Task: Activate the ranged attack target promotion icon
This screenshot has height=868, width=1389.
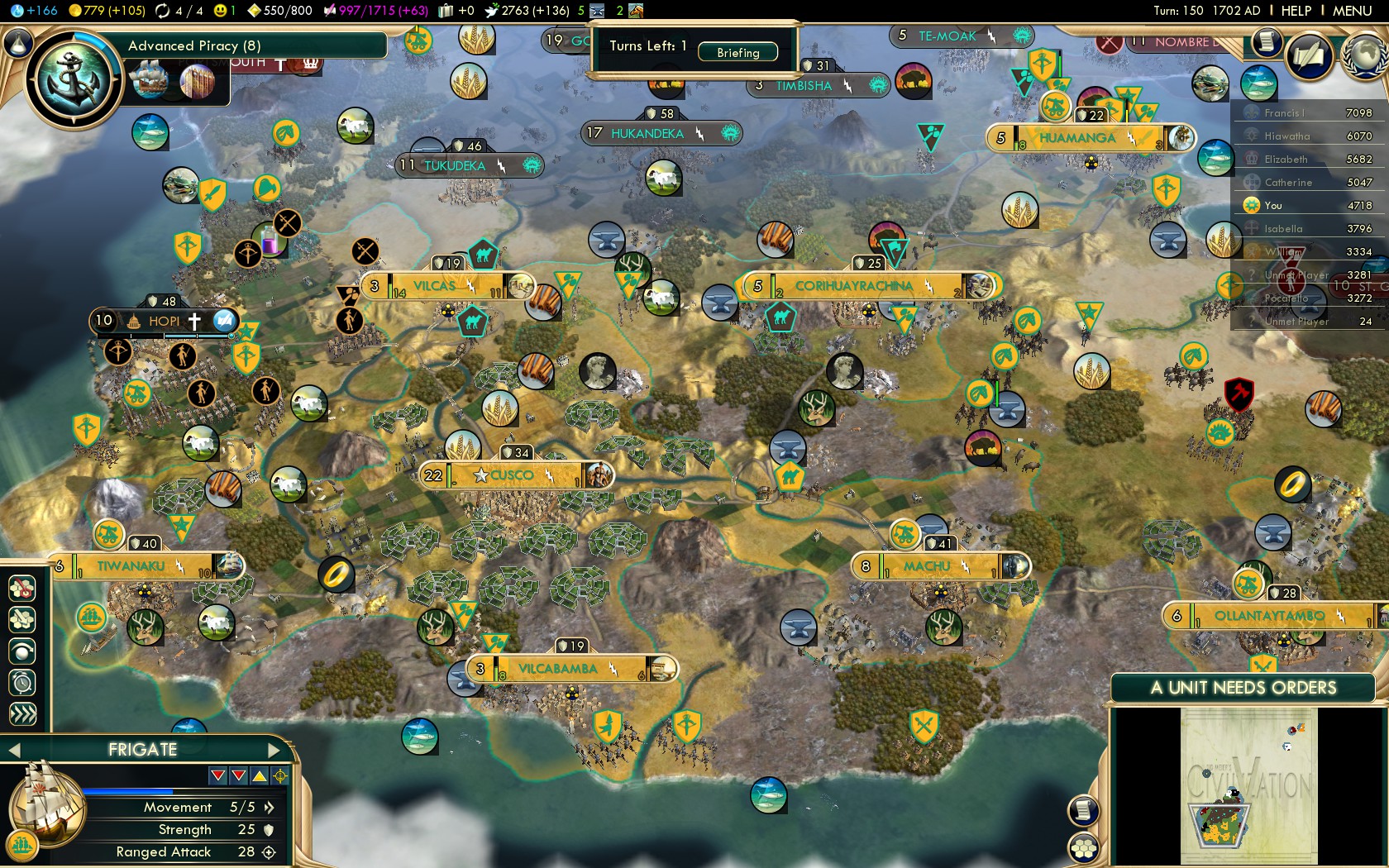Action: [x=280, y=775]
